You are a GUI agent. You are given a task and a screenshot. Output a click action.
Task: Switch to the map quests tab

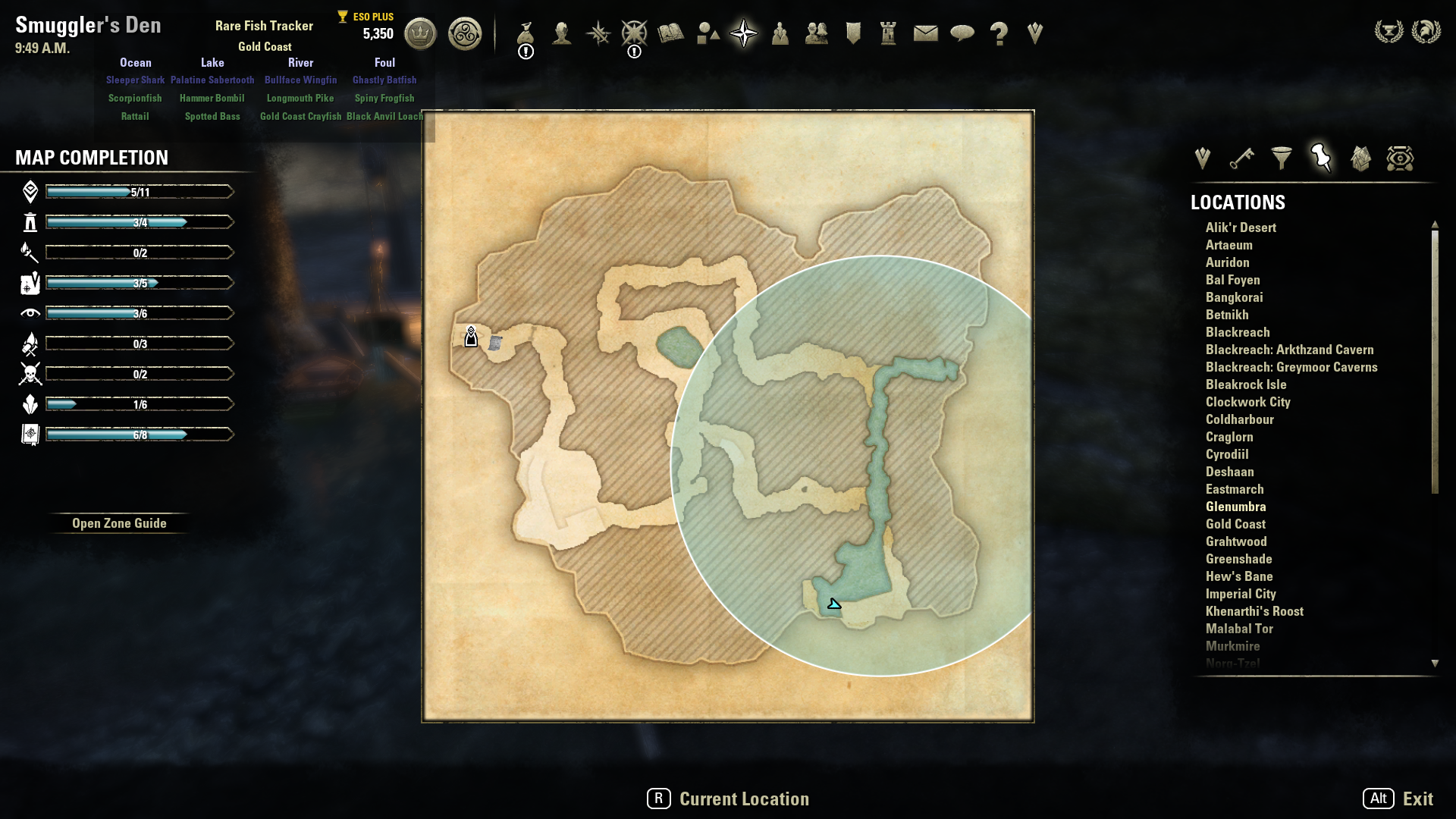click(x=1202, y=158)
